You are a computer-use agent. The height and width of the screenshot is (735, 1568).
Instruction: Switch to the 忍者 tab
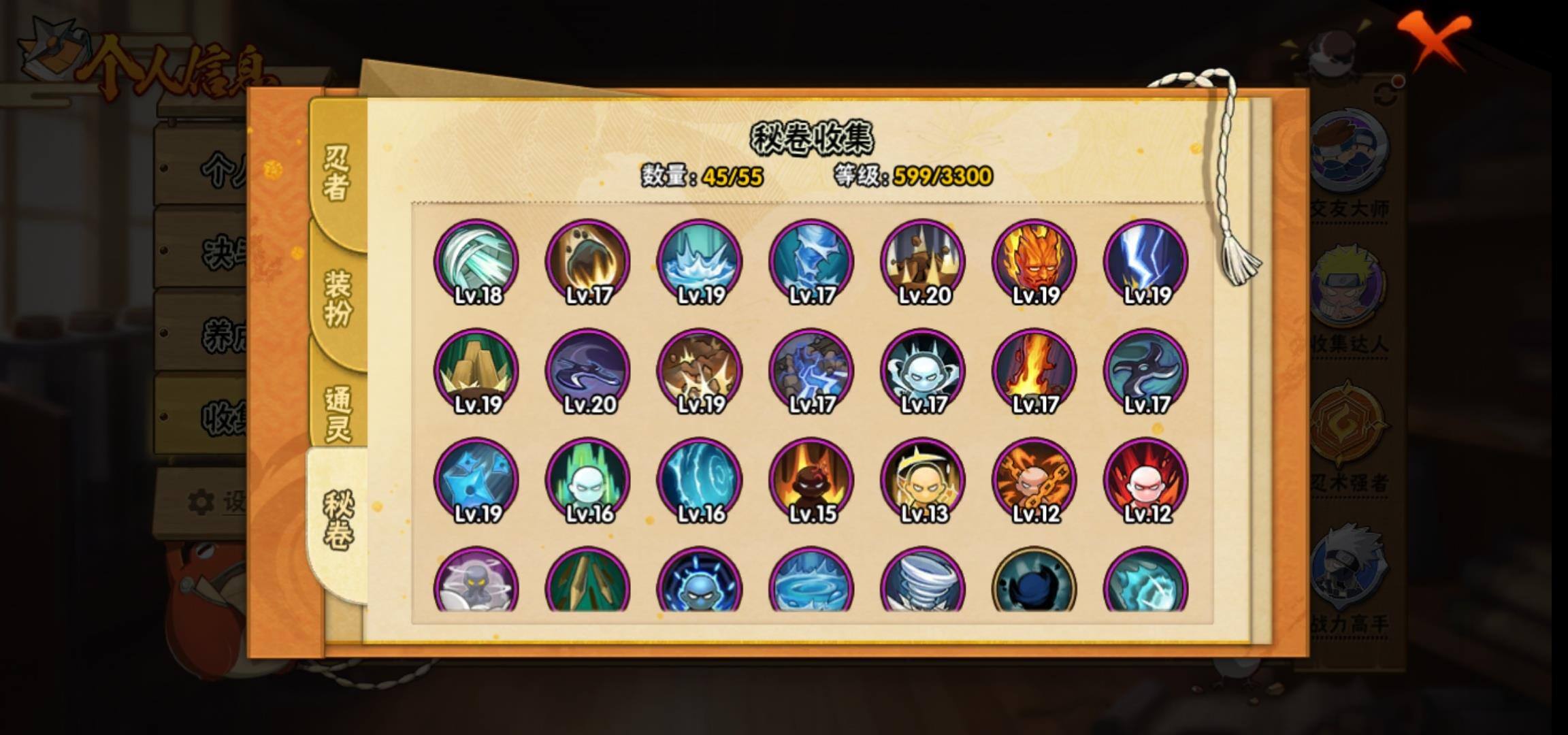tap(336, 173)
